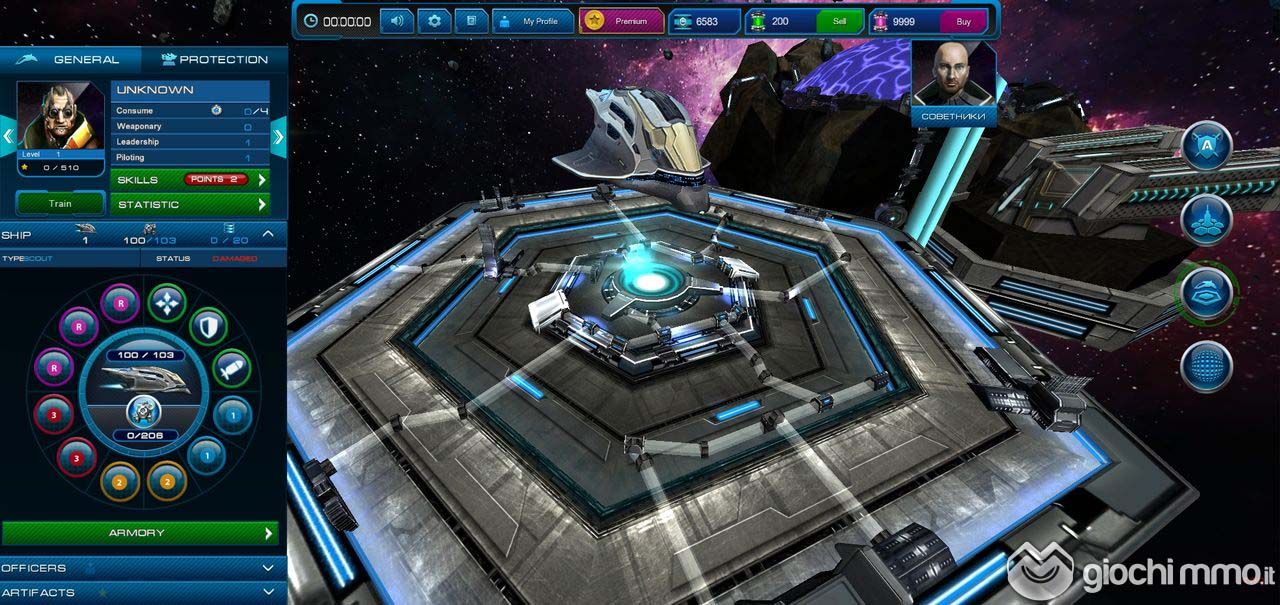This screenshot has height=605, width=1280.
Task: Show next commander with right arrow
Action: click(x=279, y=134)
